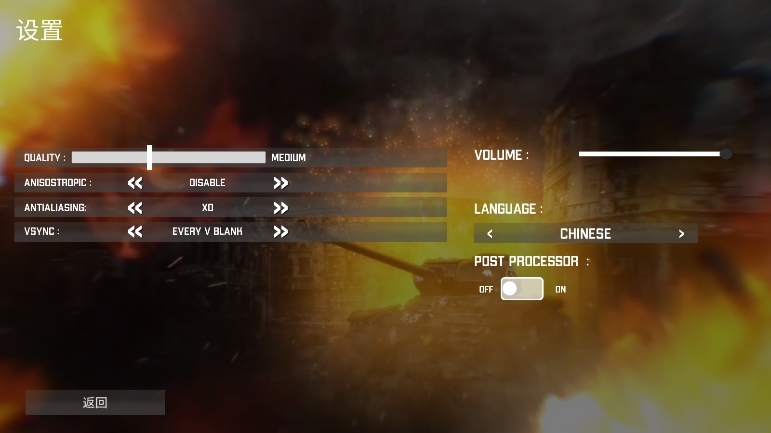Switch to previous Language option

coord(489,234)
